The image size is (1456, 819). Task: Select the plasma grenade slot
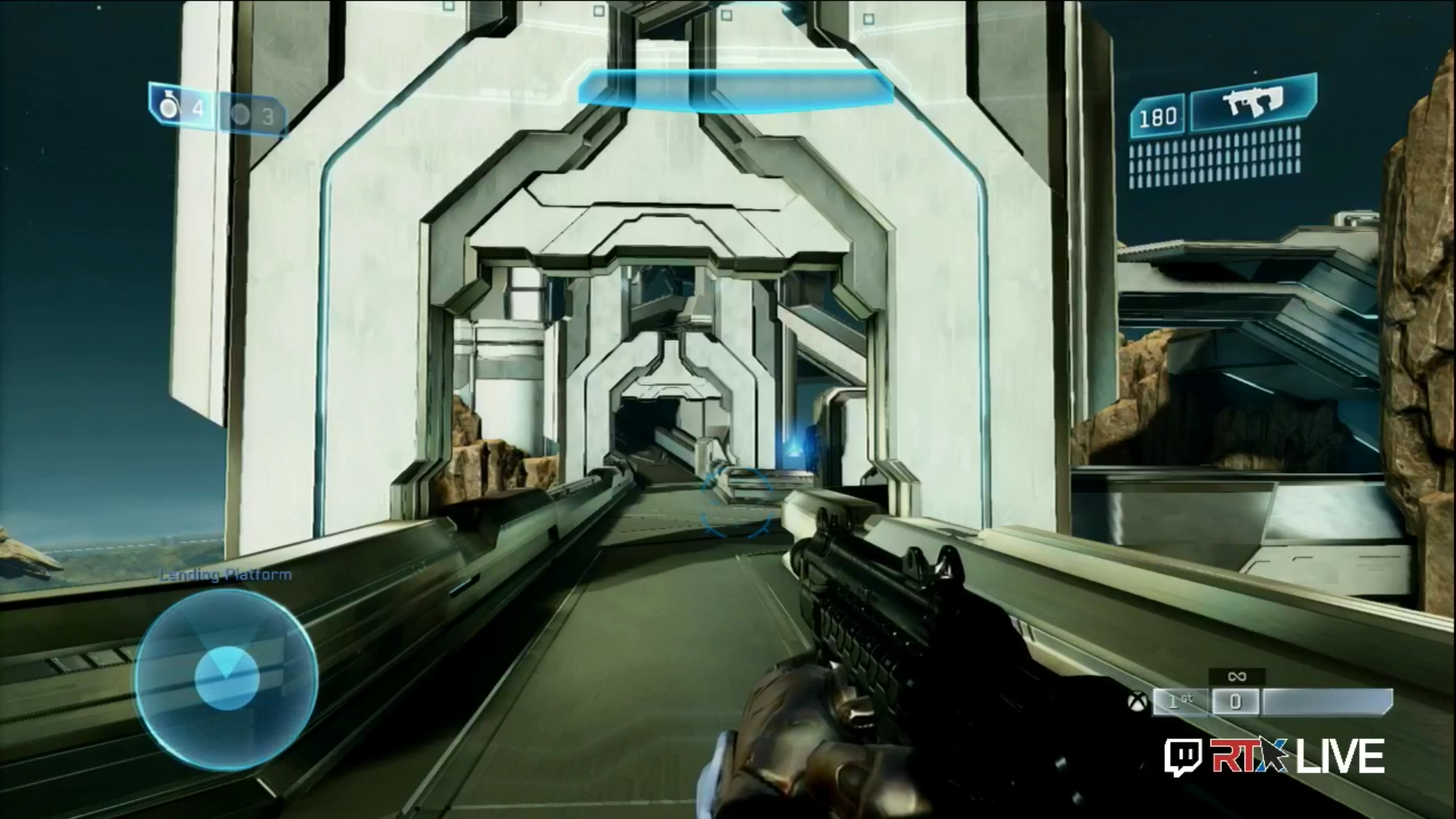[x=252, y=115]
